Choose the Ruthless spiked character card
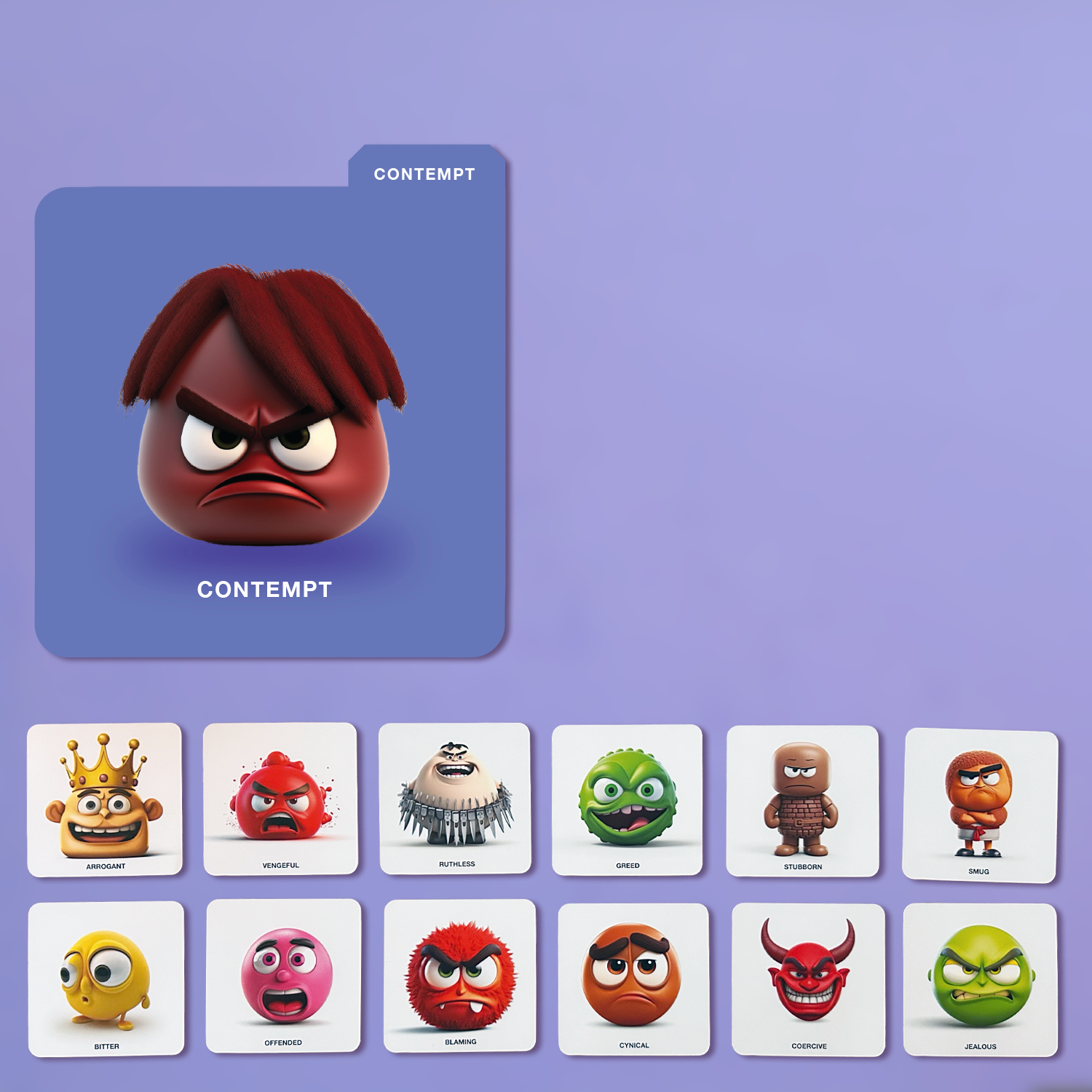This screenshot has height=1092, width=1092. click(x=456, y=799)
